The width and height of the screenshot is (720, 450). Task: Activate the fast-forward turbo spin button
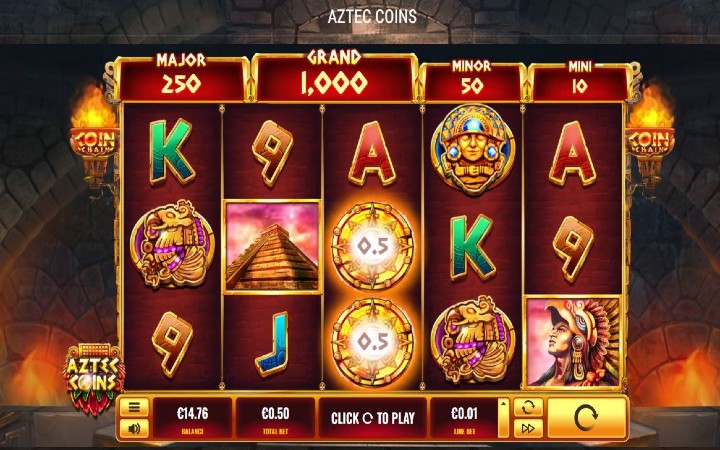point(527,429)
